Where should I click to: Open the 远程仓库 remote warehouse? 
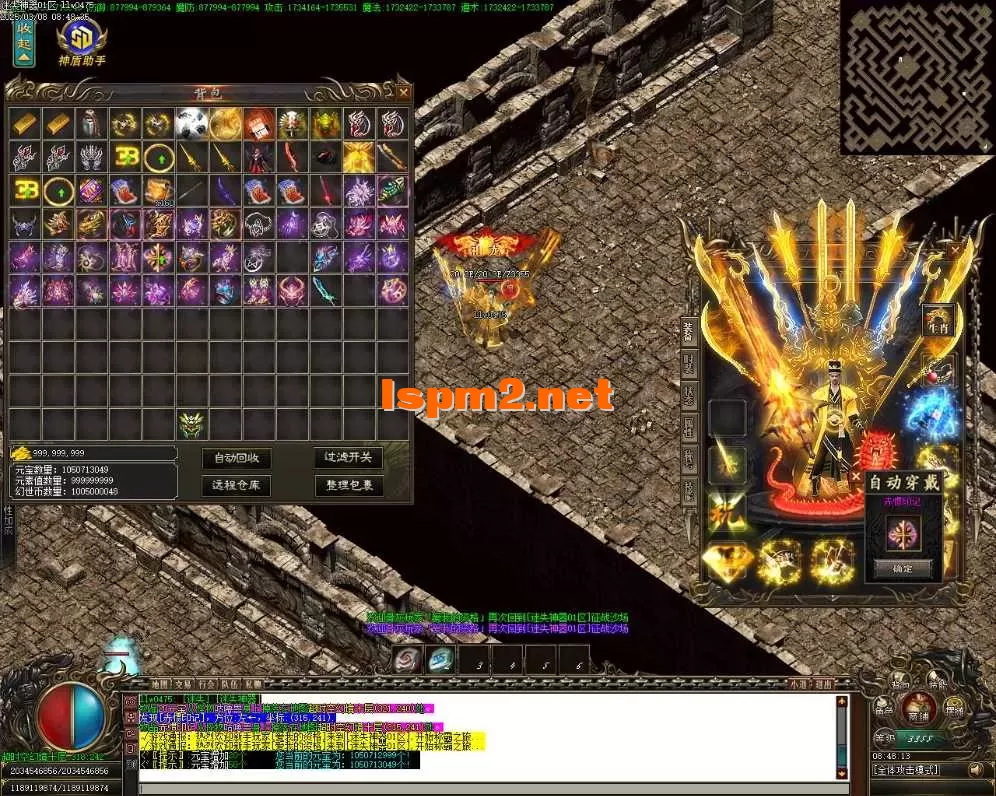(x=236, y=486)
